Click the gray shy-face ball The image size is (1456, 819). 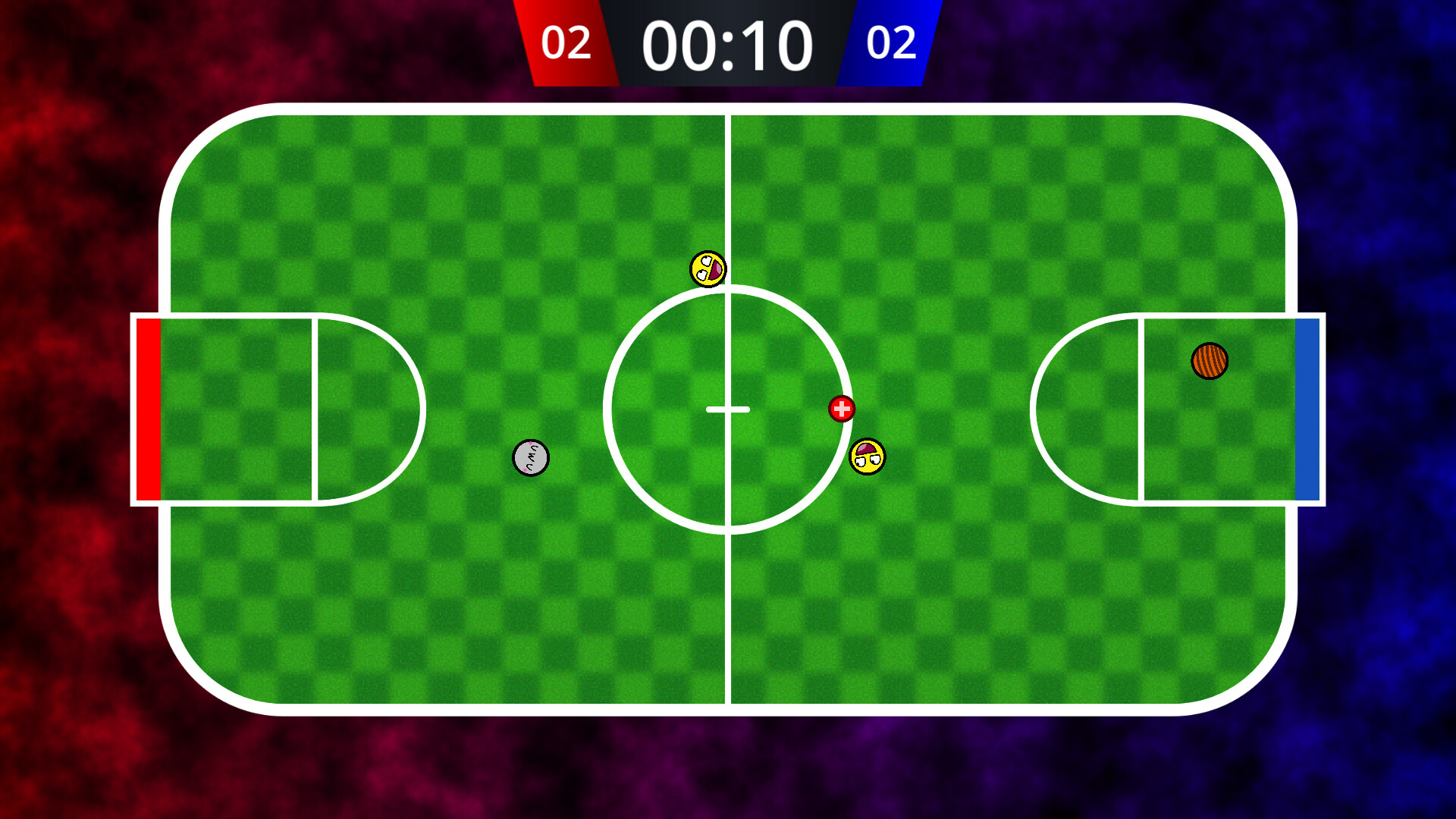point(532,457)
